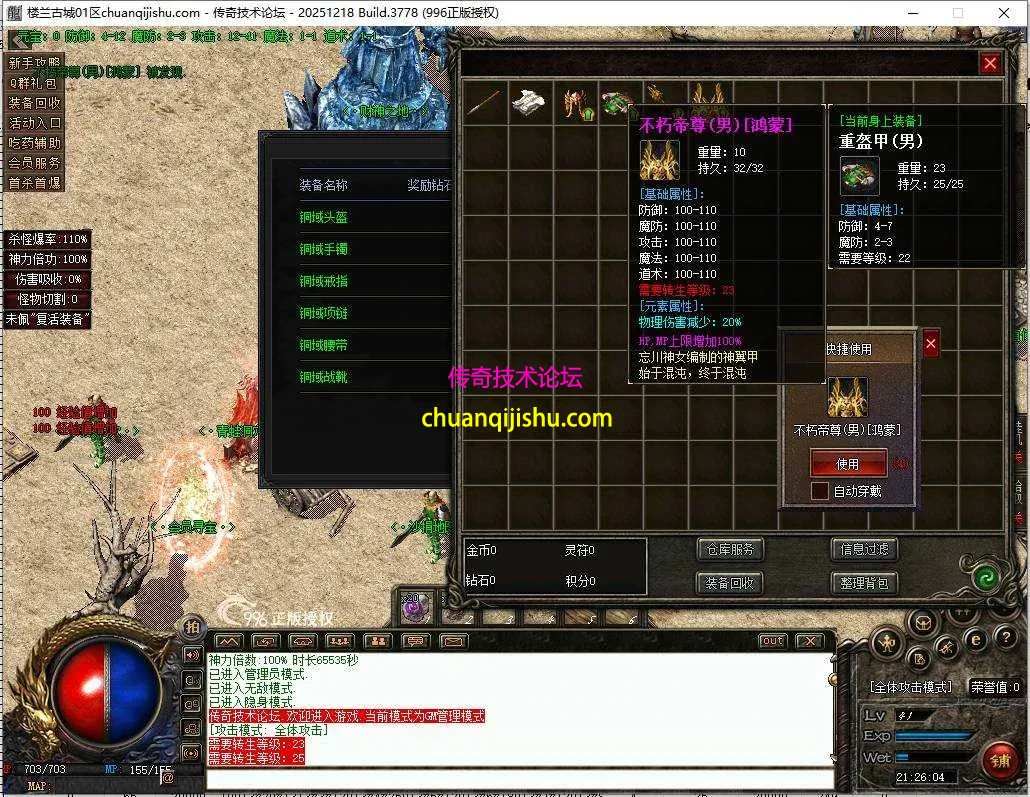Click the 信息过滤 info filter button

(864, 549)
